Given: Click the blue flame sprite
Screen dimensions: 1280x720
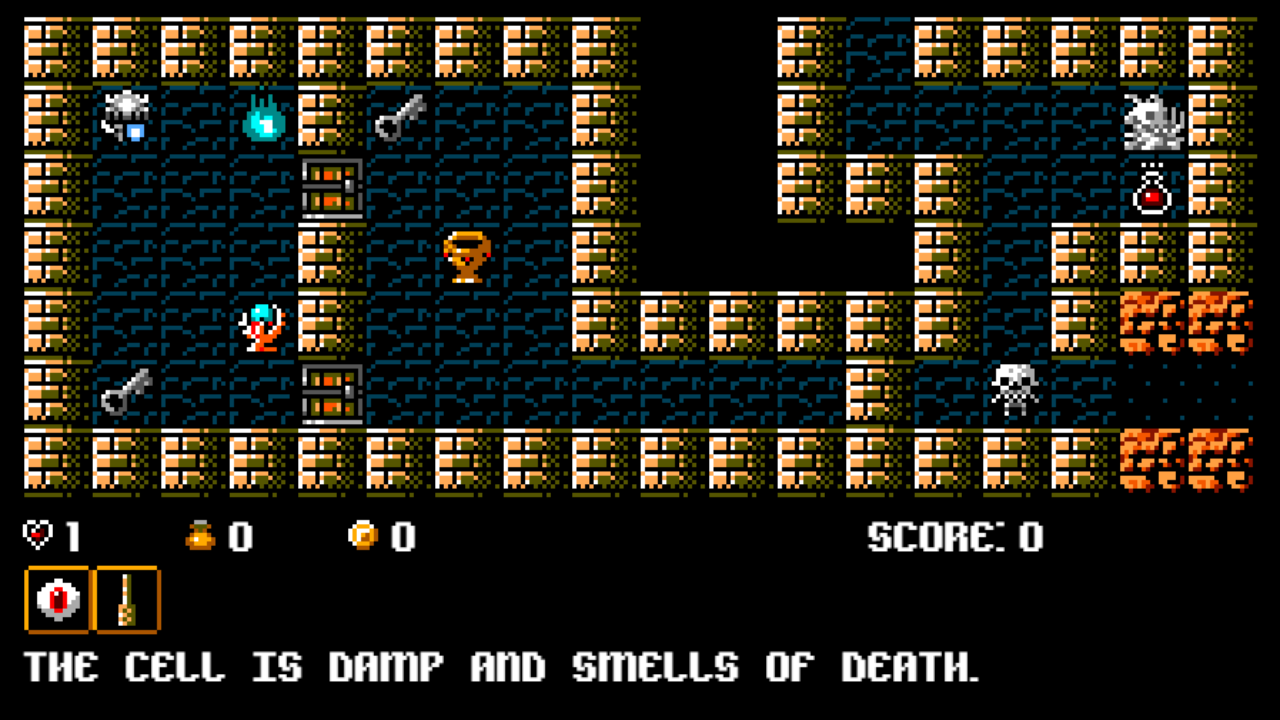Looking at the screenshot, I should coord(262,120).
